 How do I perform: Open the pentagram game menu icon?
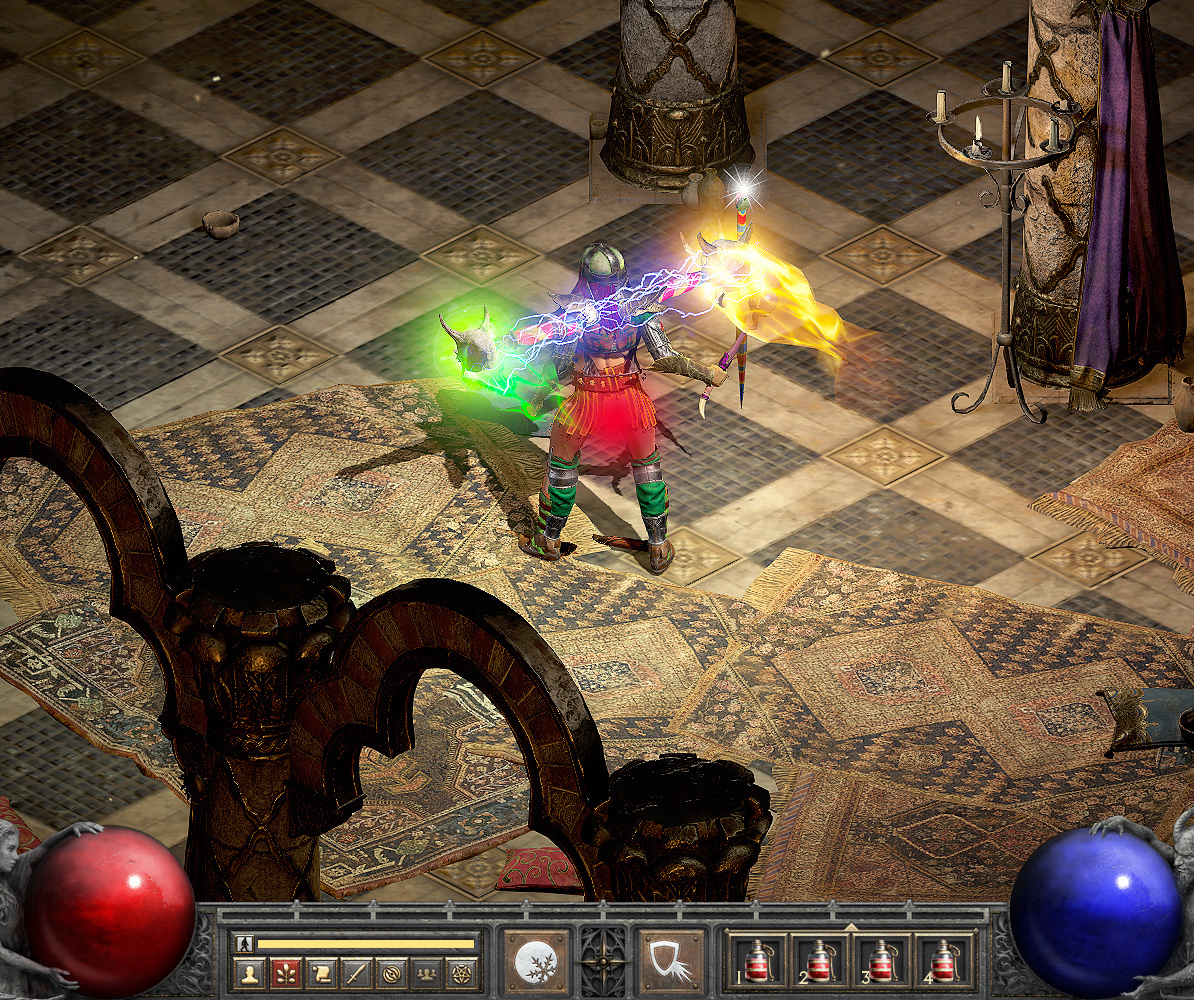(461, 972)
